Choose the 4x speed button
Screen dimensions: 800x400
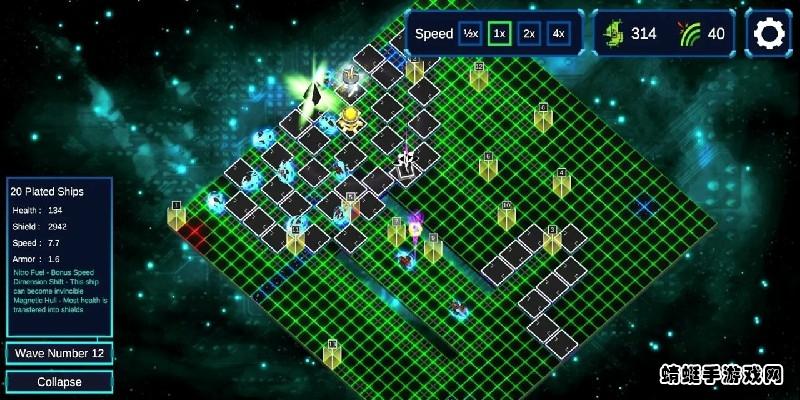pos(558,34)
